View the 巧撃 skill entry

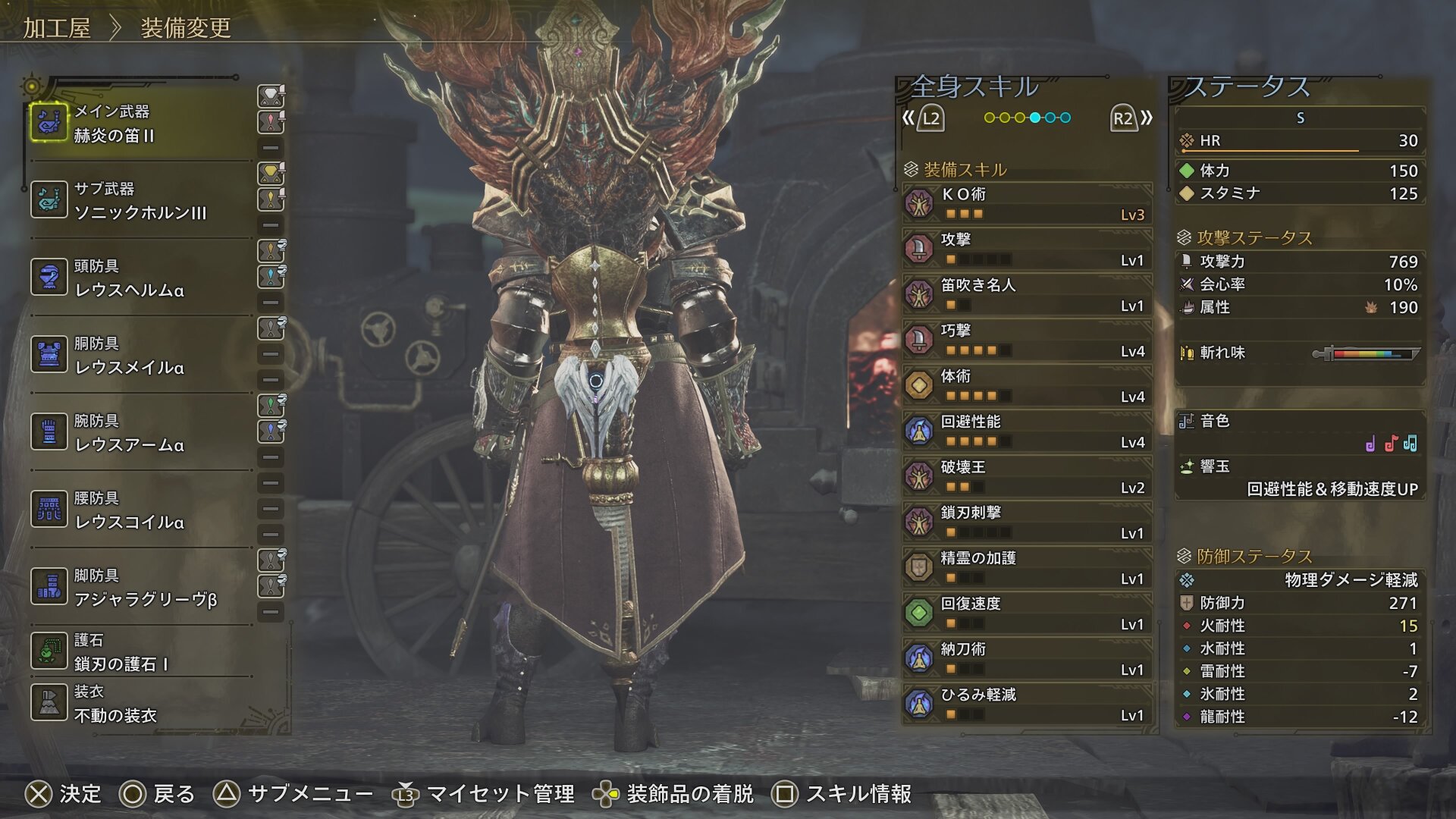coord(1028,340)
